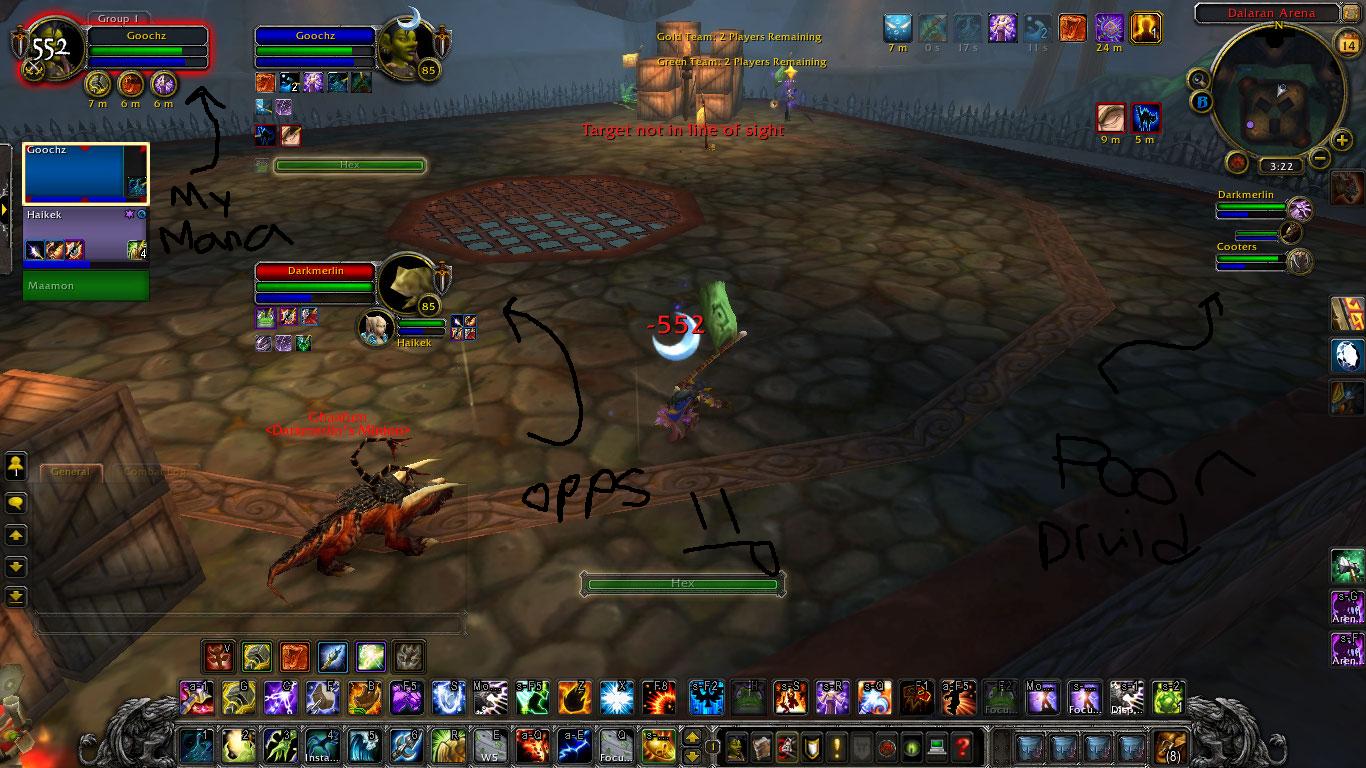Viewport: 1366px width, 768px height.
Task: Open the Main Menu computer icon
Action: tap(936, 748)
